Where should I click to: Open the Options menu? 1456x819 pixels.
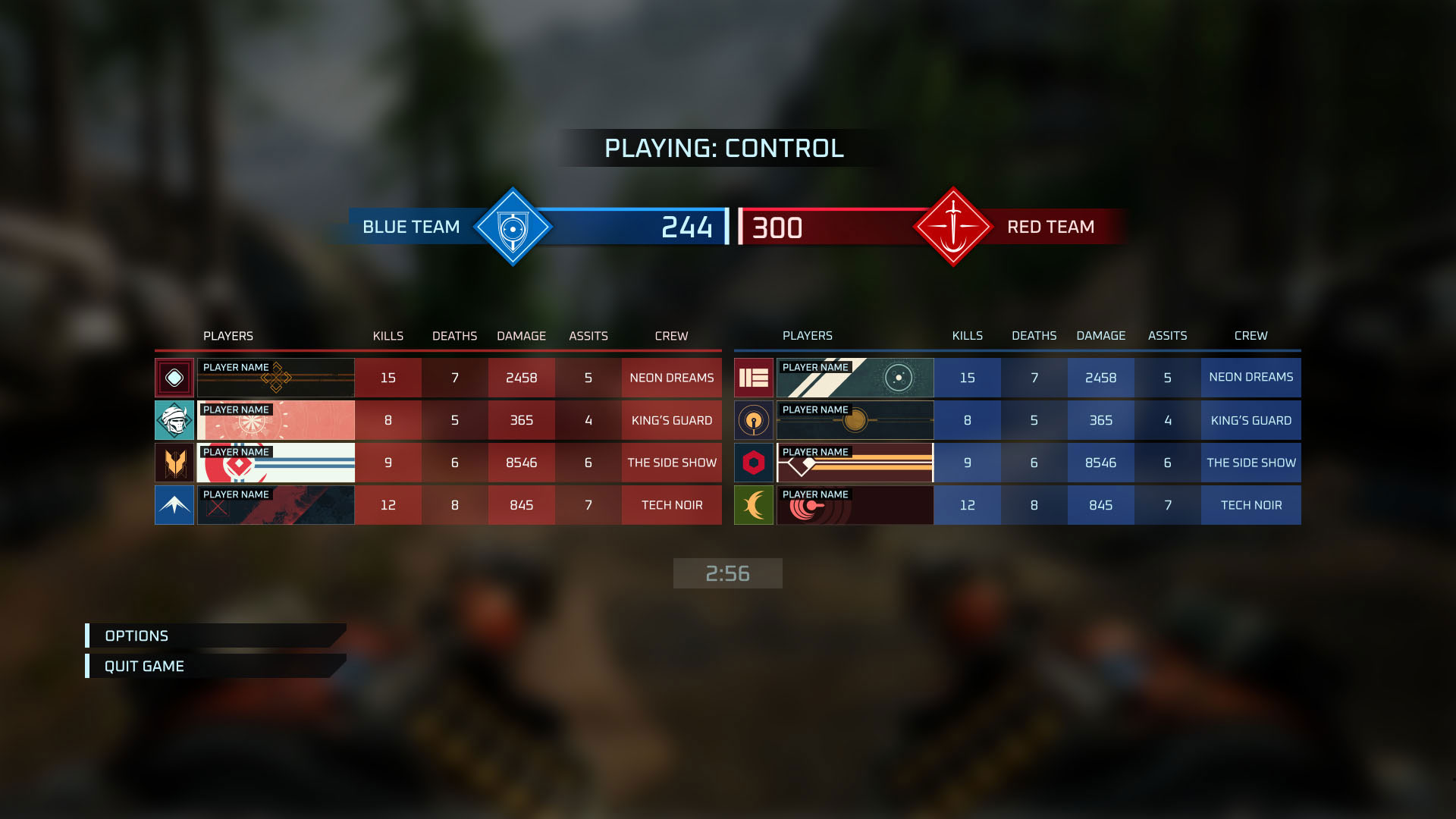click(x=137, y=635)
